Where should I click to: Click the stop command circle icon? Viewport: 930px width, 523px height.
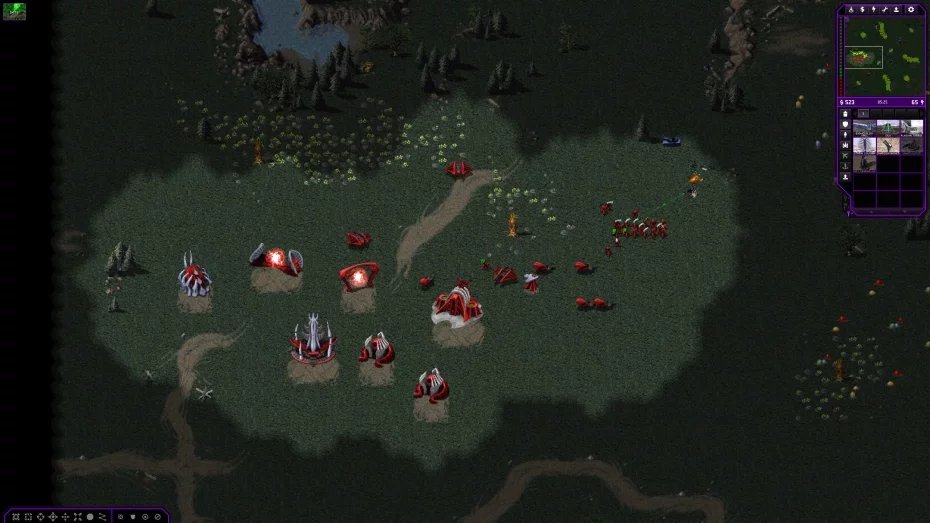[x=89, y=516]
